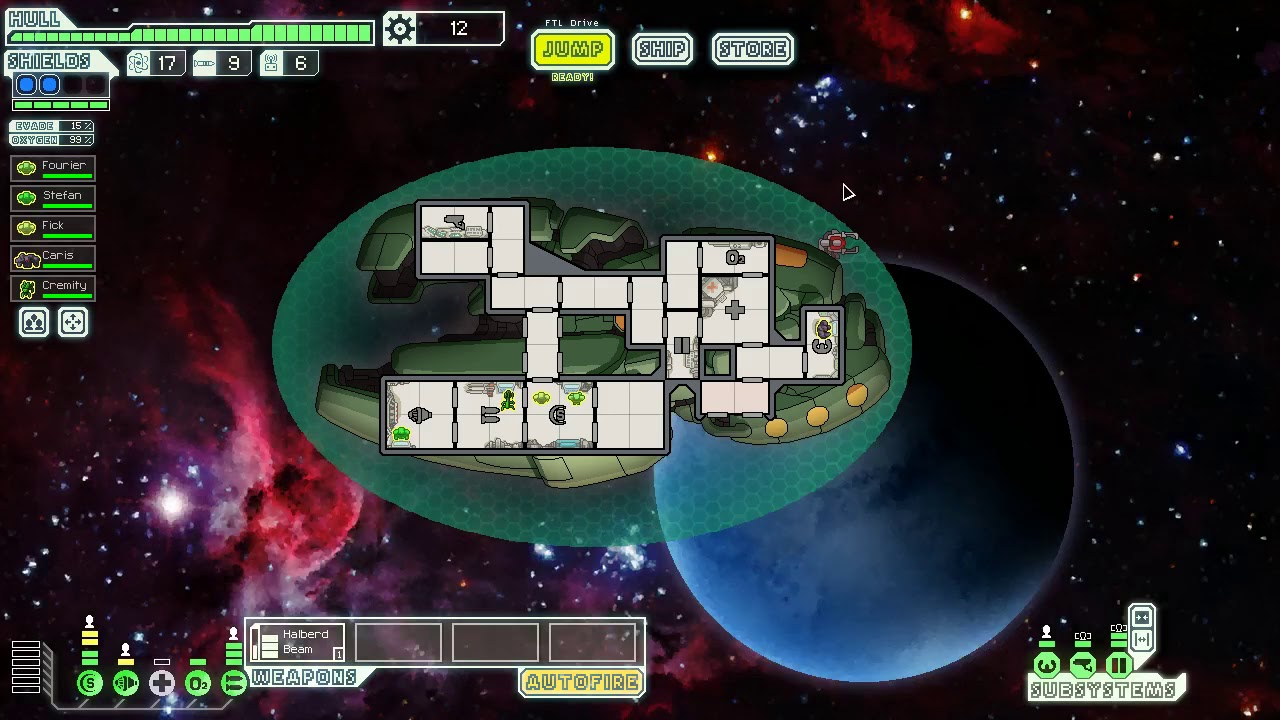Power the medbay system icon
The image size is (1280, 720).
click(x=162, y=684)
